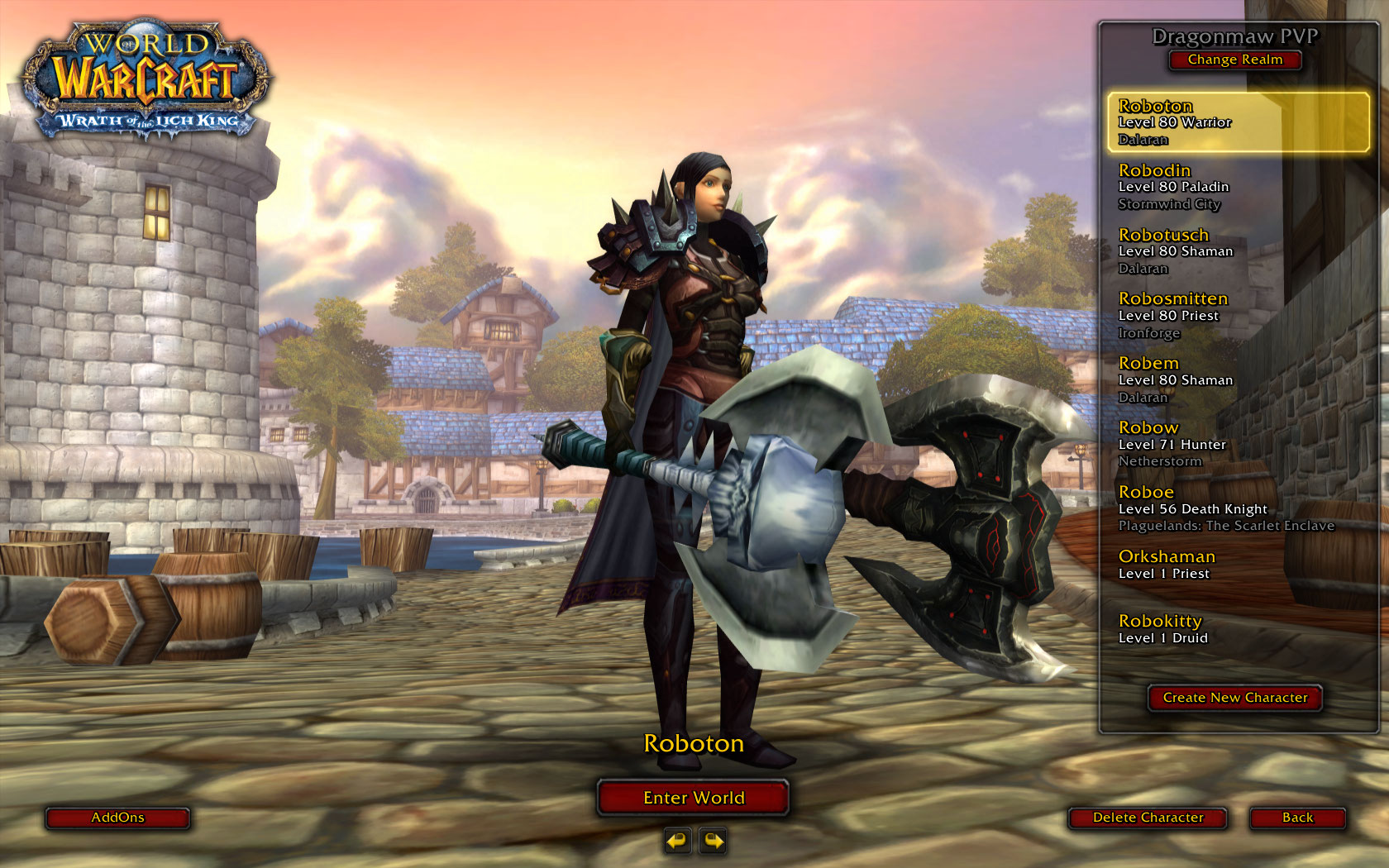Screen dimensions: 1389x868
Task: Select Robokitty the Level 1 Druid
Action: pos(1238,629)
